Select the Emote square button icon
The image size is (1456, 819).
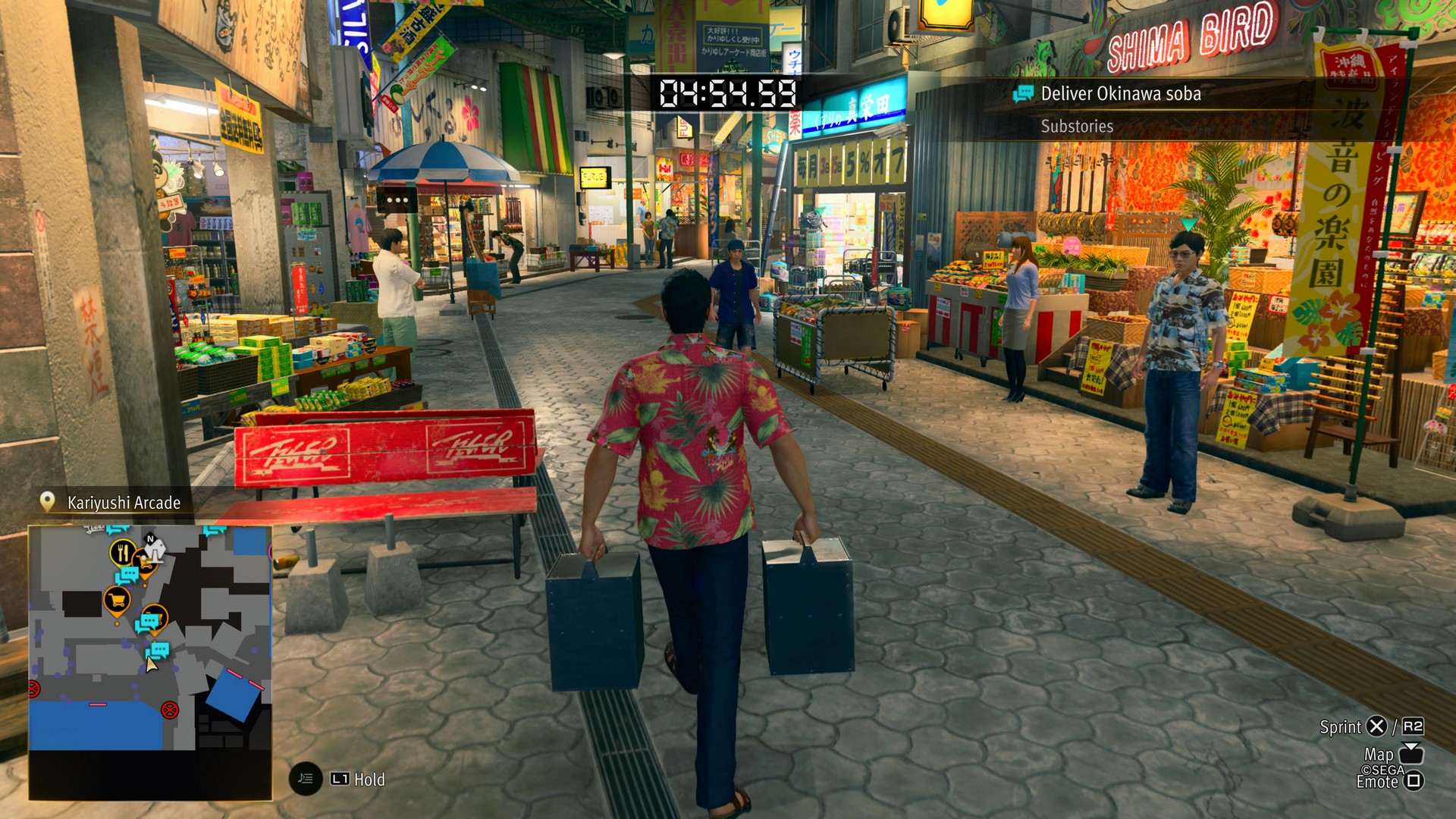[1414, 783]
